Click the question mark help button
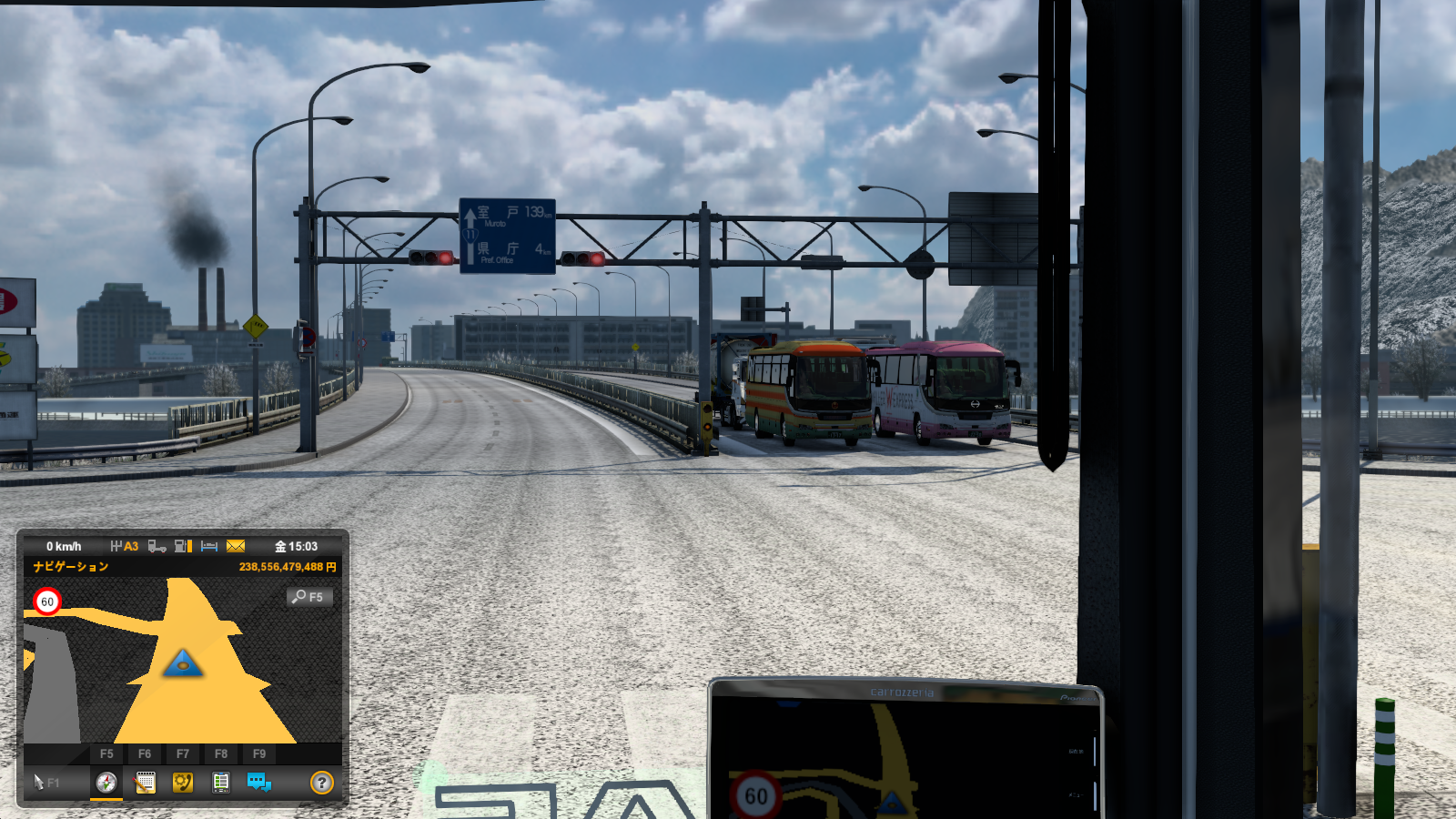 click(321, 783)
